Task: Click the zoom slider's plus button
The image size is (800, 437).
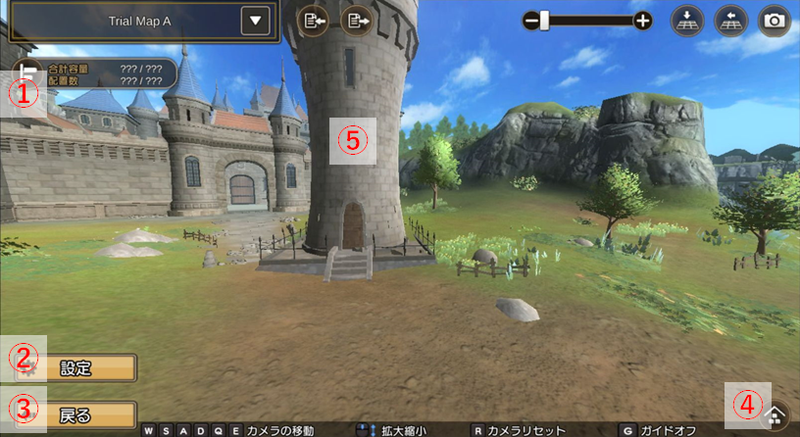Action: [x=643, y=20]
